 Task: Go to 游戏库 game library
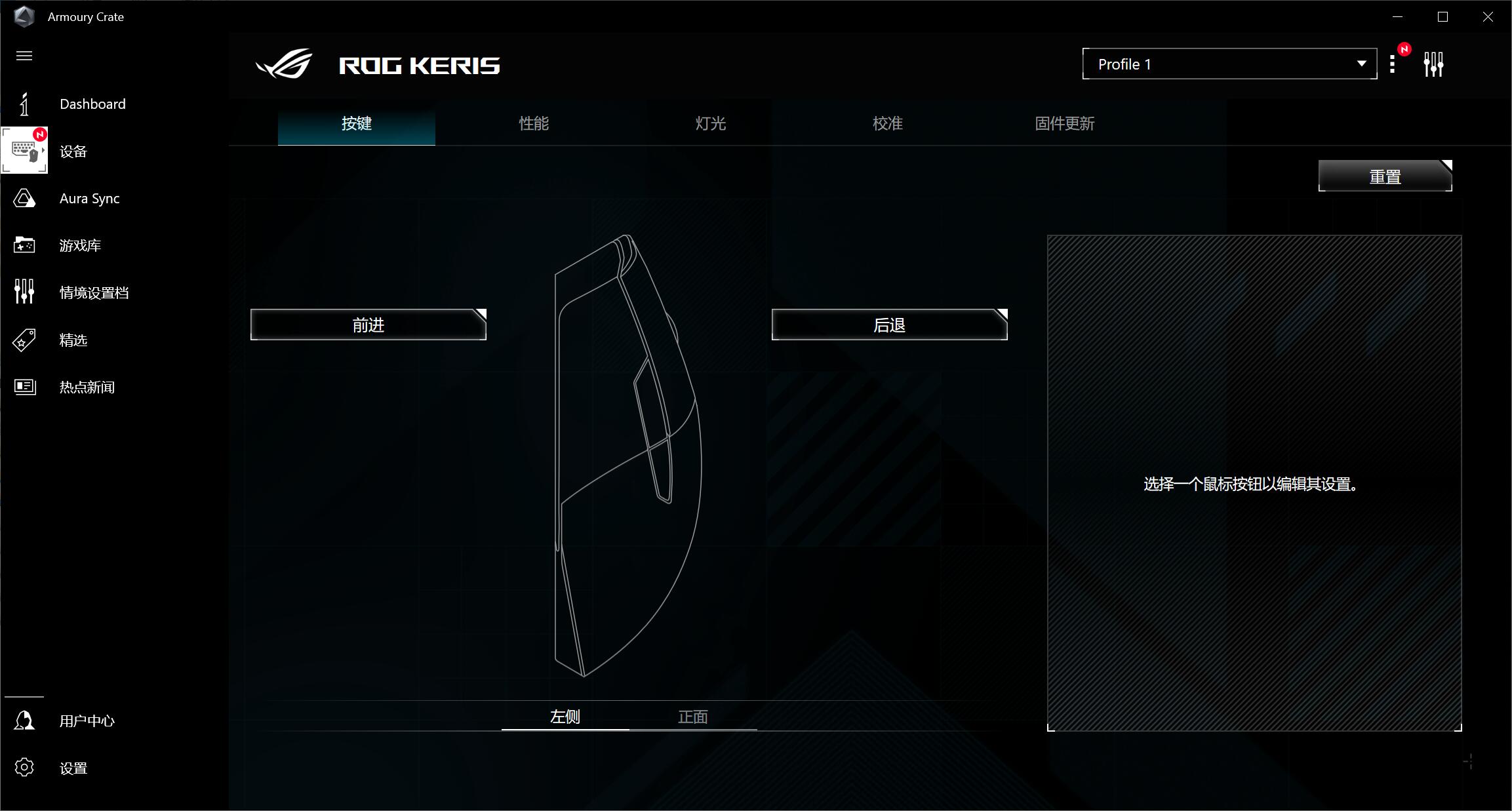point(79,246)
